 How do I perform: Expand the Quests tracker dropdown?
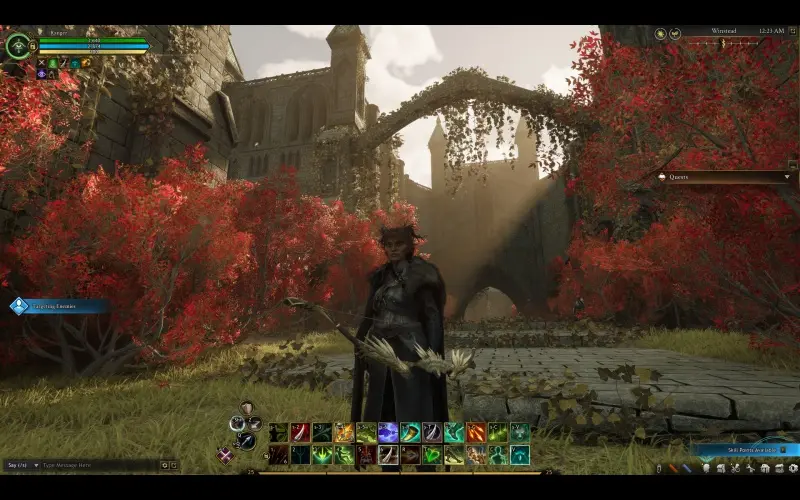coord(788,177)
